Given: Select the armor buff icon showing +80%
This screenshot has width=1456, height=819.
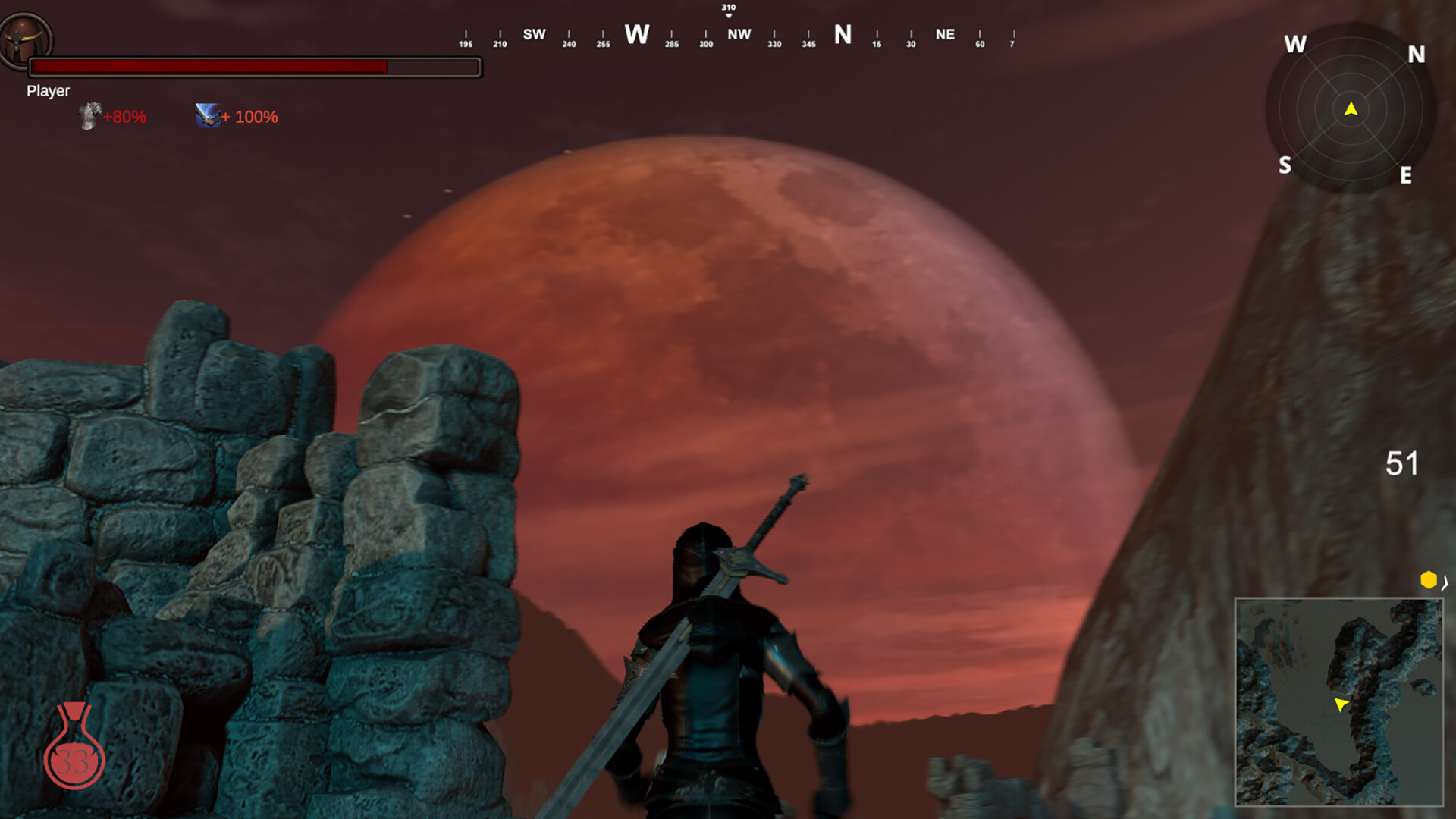Looking at the screenshot, I should point(89,117).
